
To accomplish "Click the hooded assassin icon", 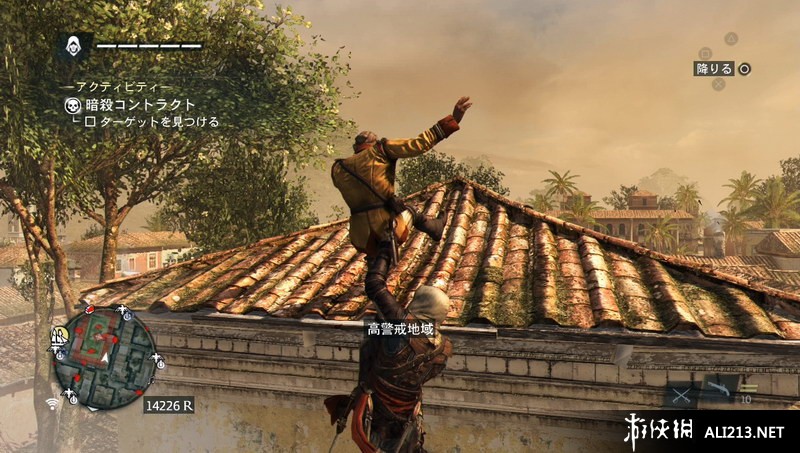I will 74,46.
